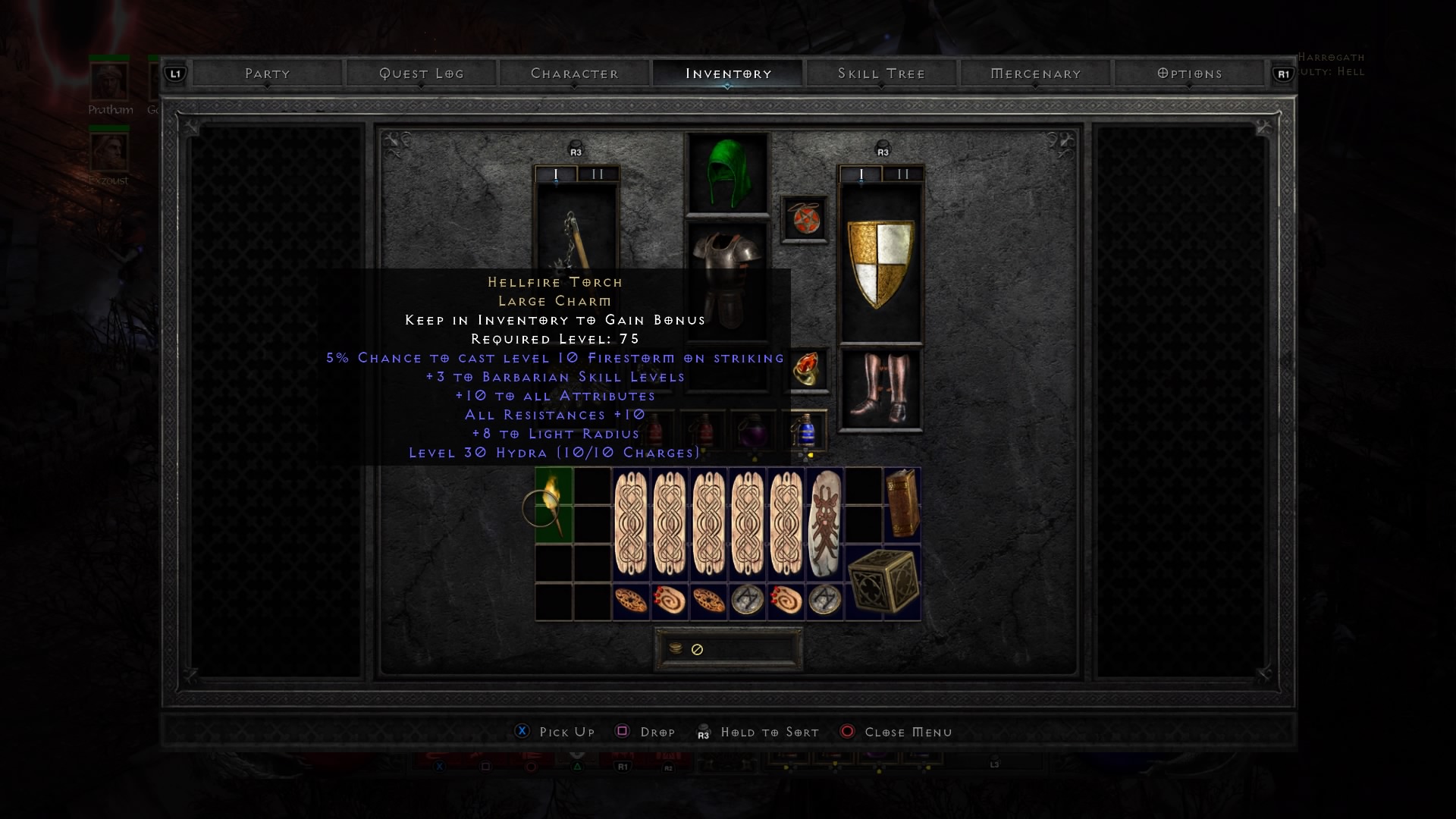Click the equipped chest armor slot

(x=728, y=288)
